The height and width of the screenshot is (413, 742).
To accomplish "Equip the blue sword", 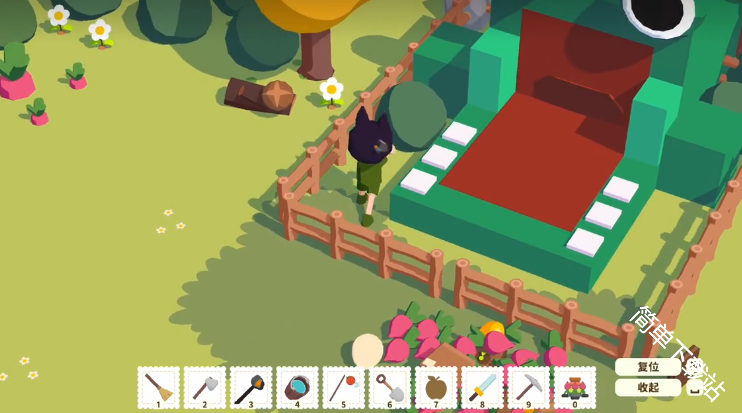I will coord(482,387).
